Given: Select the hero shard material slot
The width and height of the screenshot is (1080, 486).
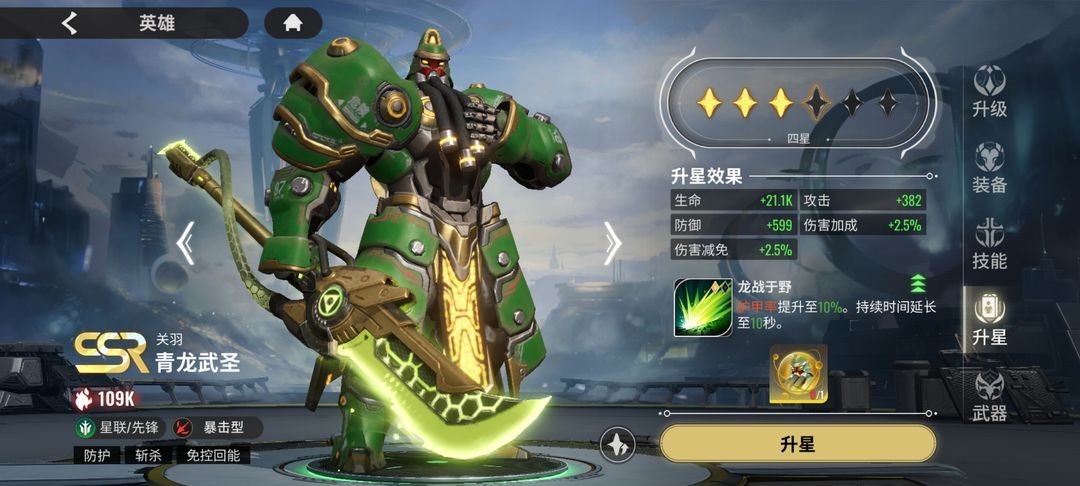Looking at the screenshot, I should [x=798, y=373].
